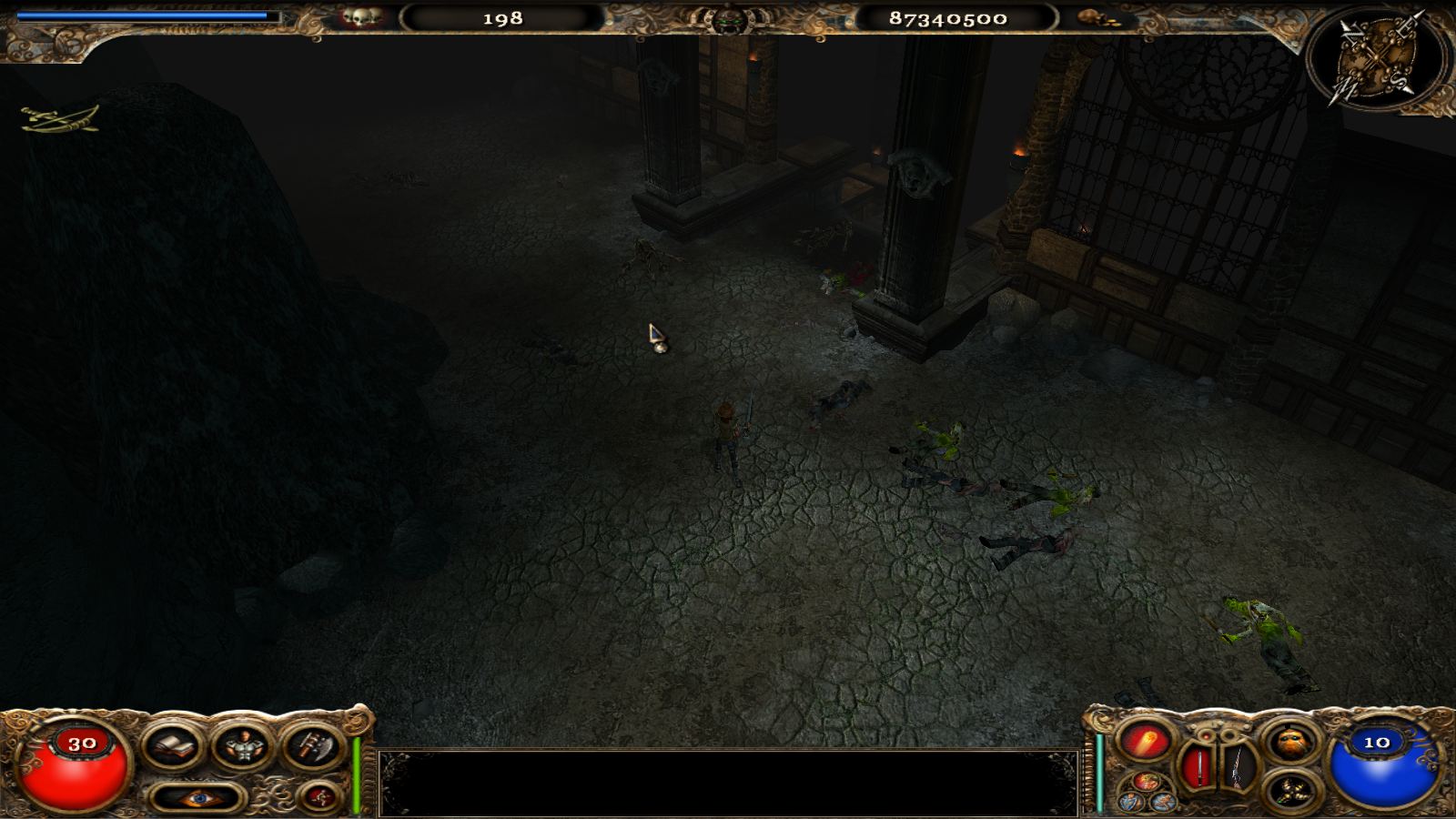Click the compass in the top corner
Viewport: 1456px width, 819px height.
point(1378,57)
